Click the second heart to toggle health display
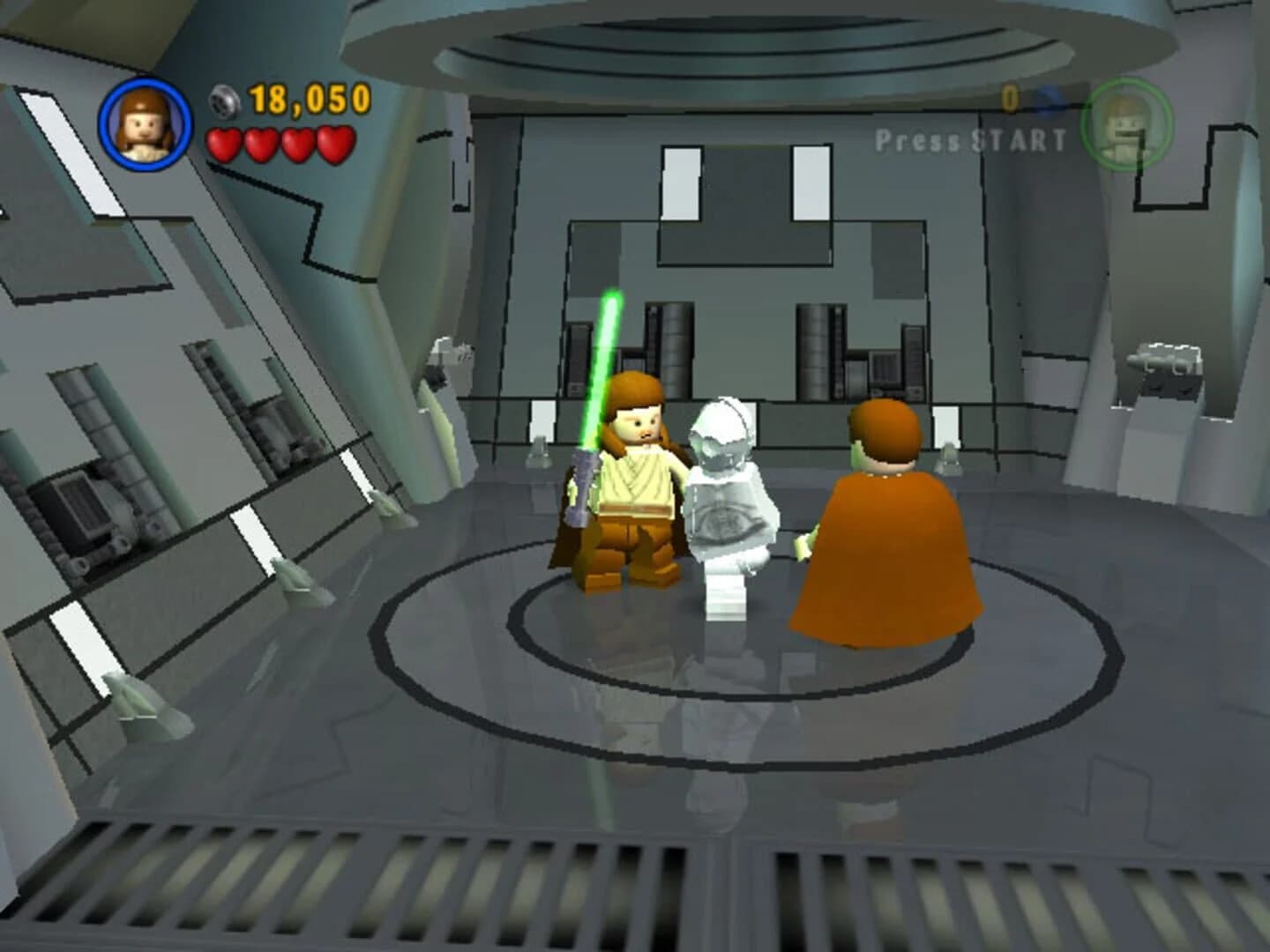 pyautogui.click(x=262, y=141)
